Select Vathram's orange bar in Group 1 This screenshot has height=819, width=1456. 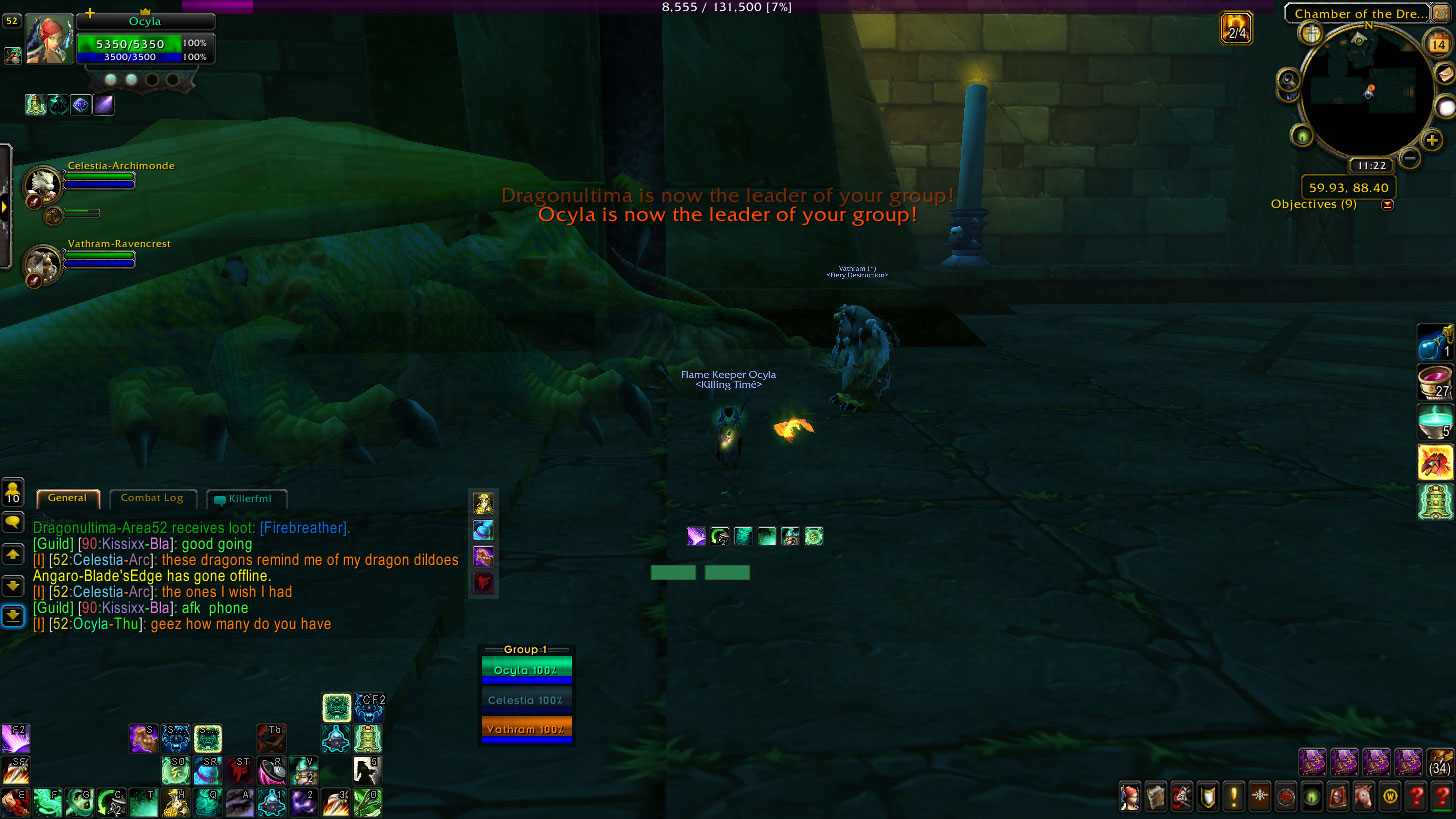pos(526,729)
